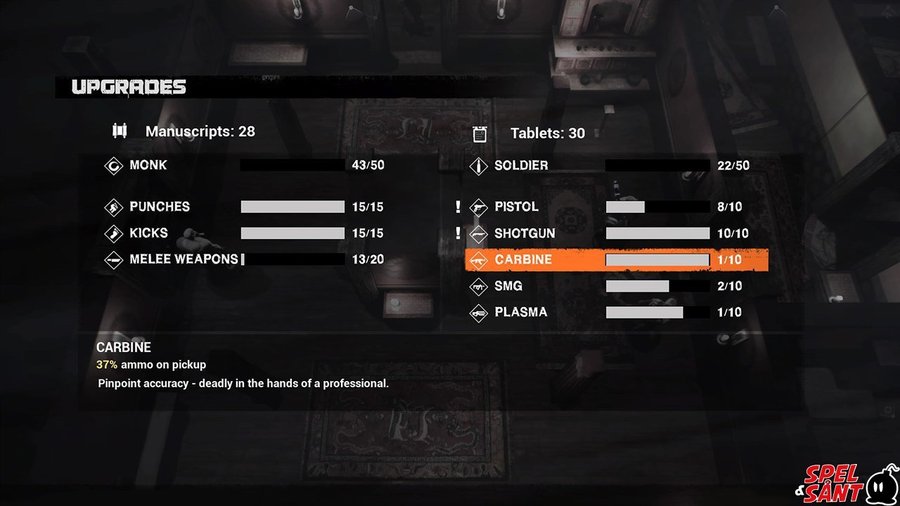900x506 pixels.
Task: Click the highlighted Carbine upgrade
Action: coord(616,260)
